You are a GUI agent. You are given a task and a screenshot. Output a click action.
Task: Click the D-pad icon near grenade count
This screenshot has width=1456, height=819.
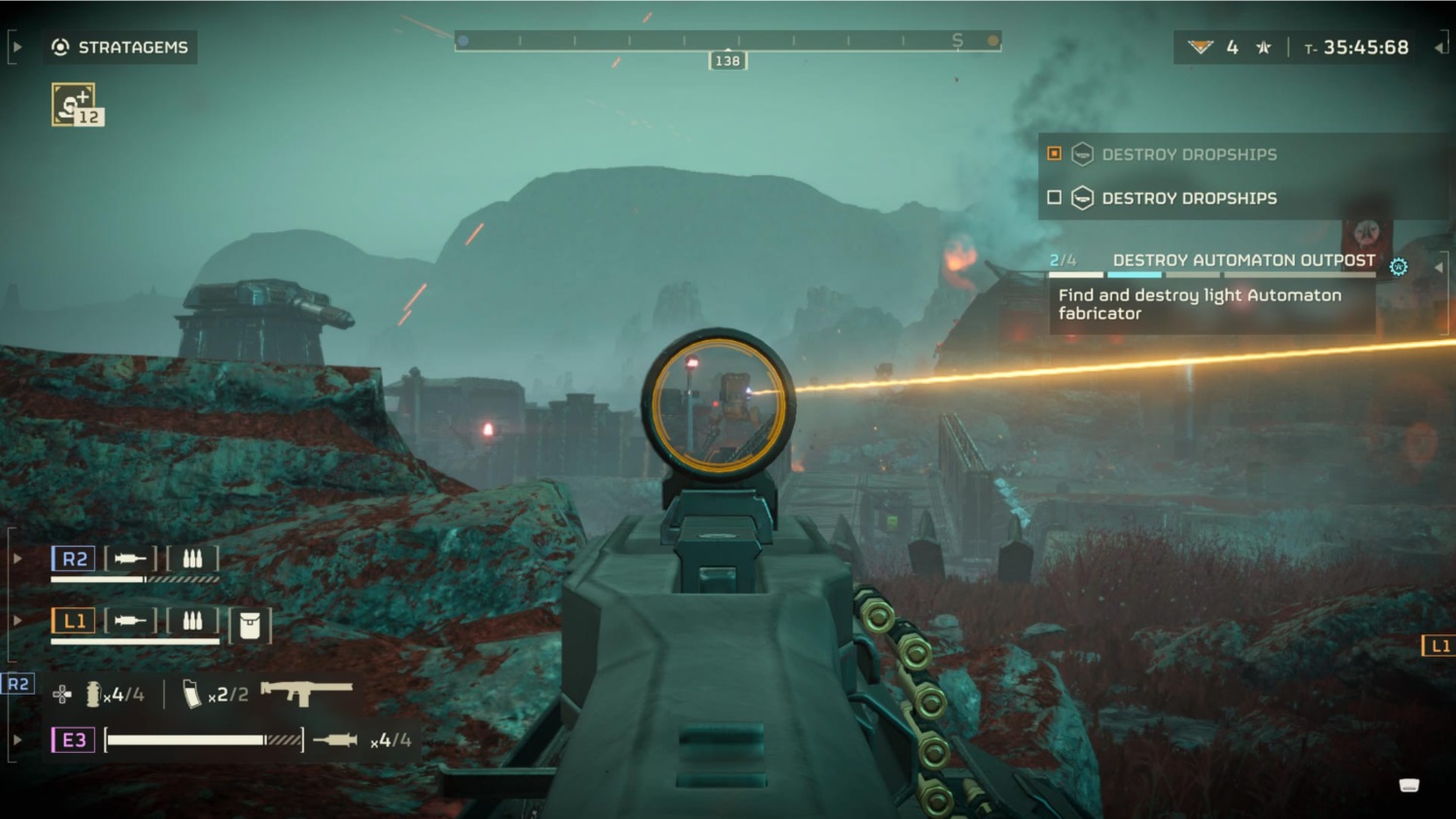click(x=62, y=694)
